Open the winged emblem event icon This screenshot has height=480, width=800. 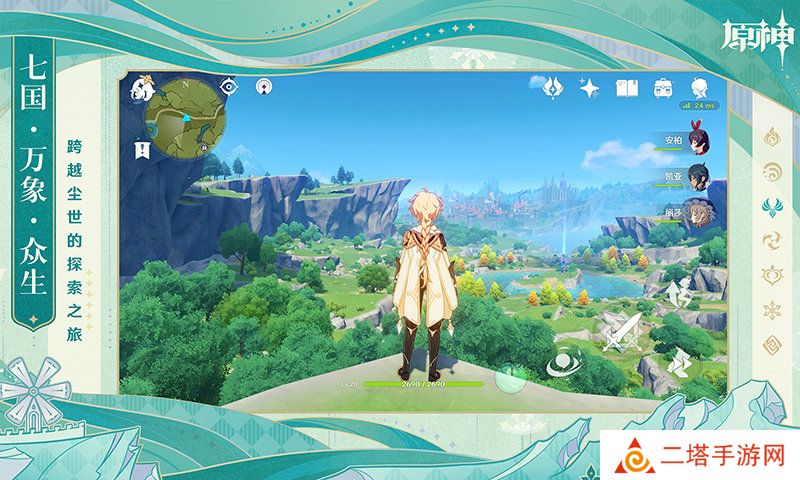click(552, 88)
